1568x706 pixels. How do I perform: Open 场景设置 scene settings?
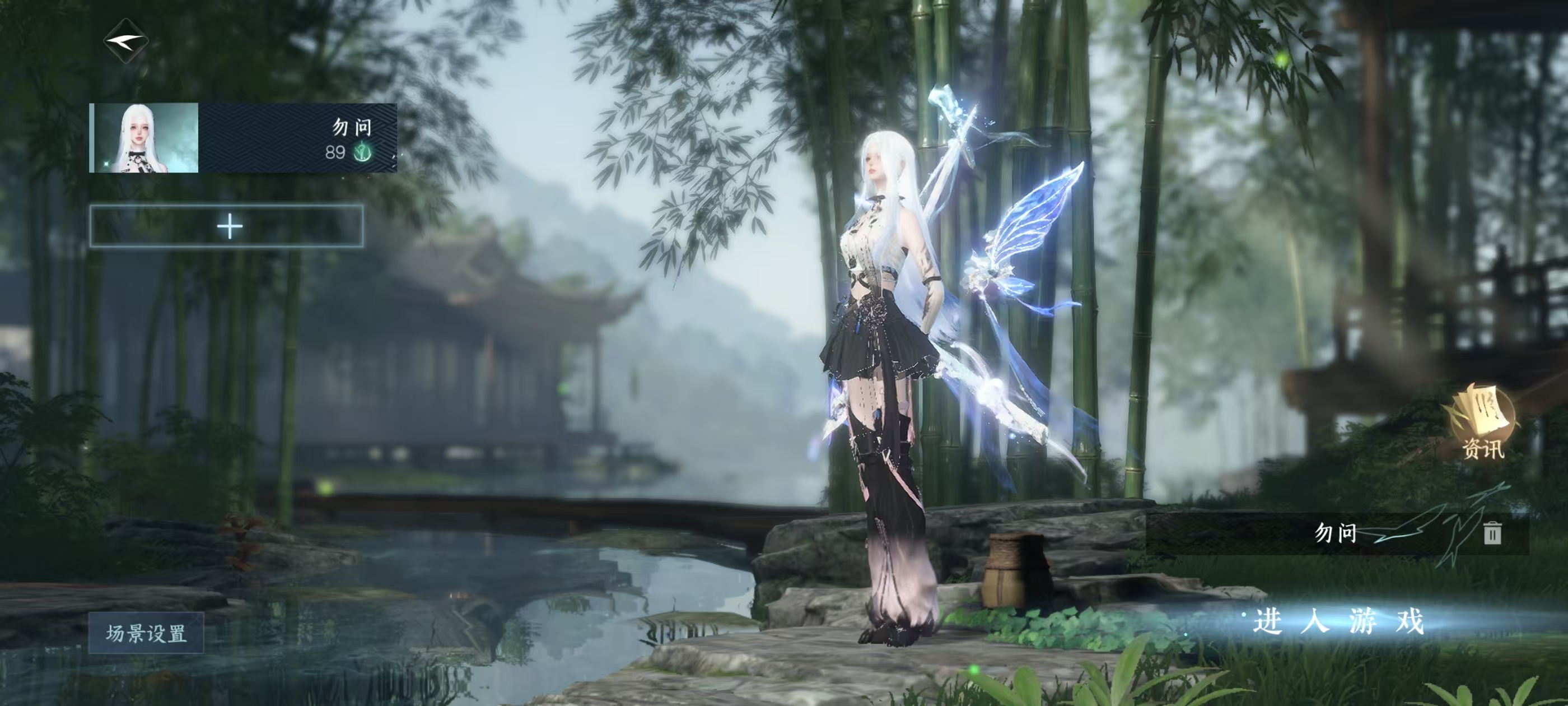[x=146, y=634]
